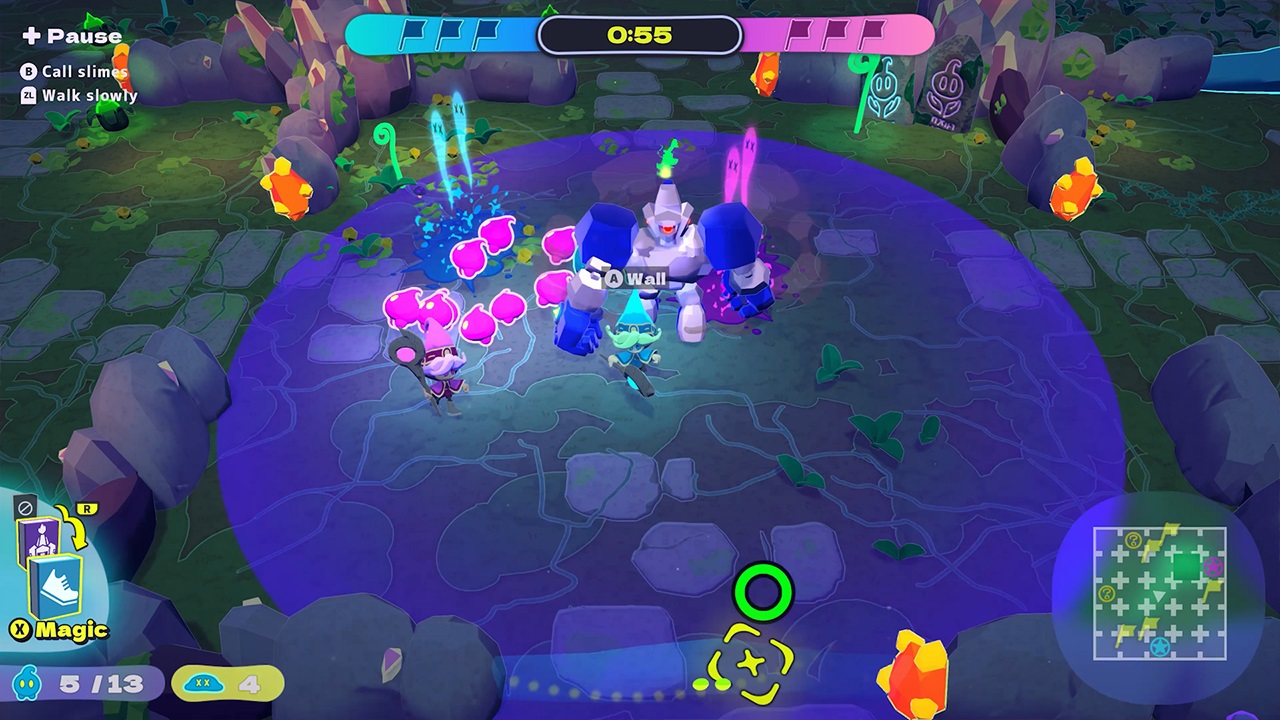Screen dimensions: 1280x720
Task: Click the green targeting ring on field
Action: [x=764, y=593]
